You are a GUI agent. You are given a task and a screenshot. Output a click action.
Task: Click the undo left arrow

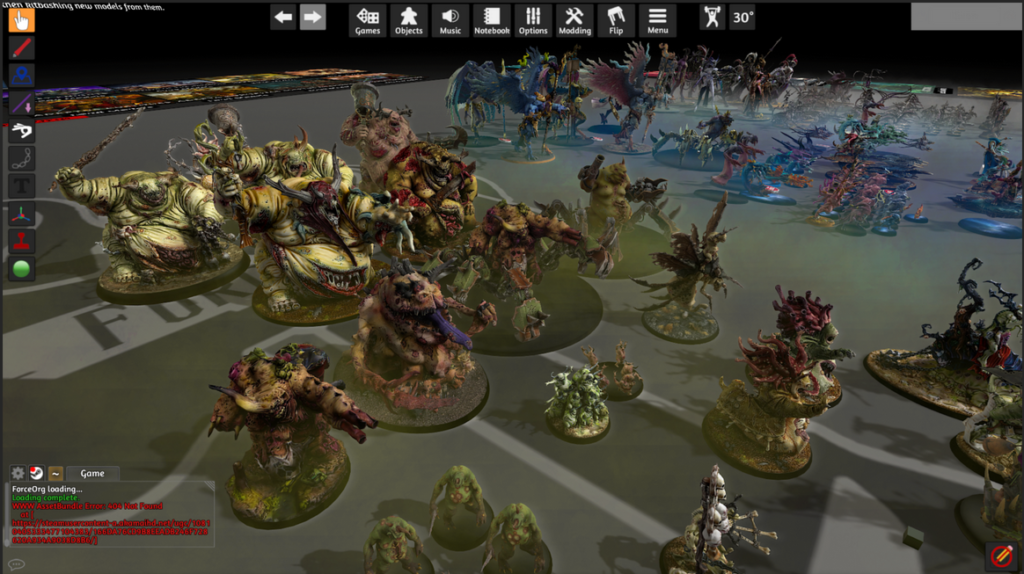(x=283, y=17)
